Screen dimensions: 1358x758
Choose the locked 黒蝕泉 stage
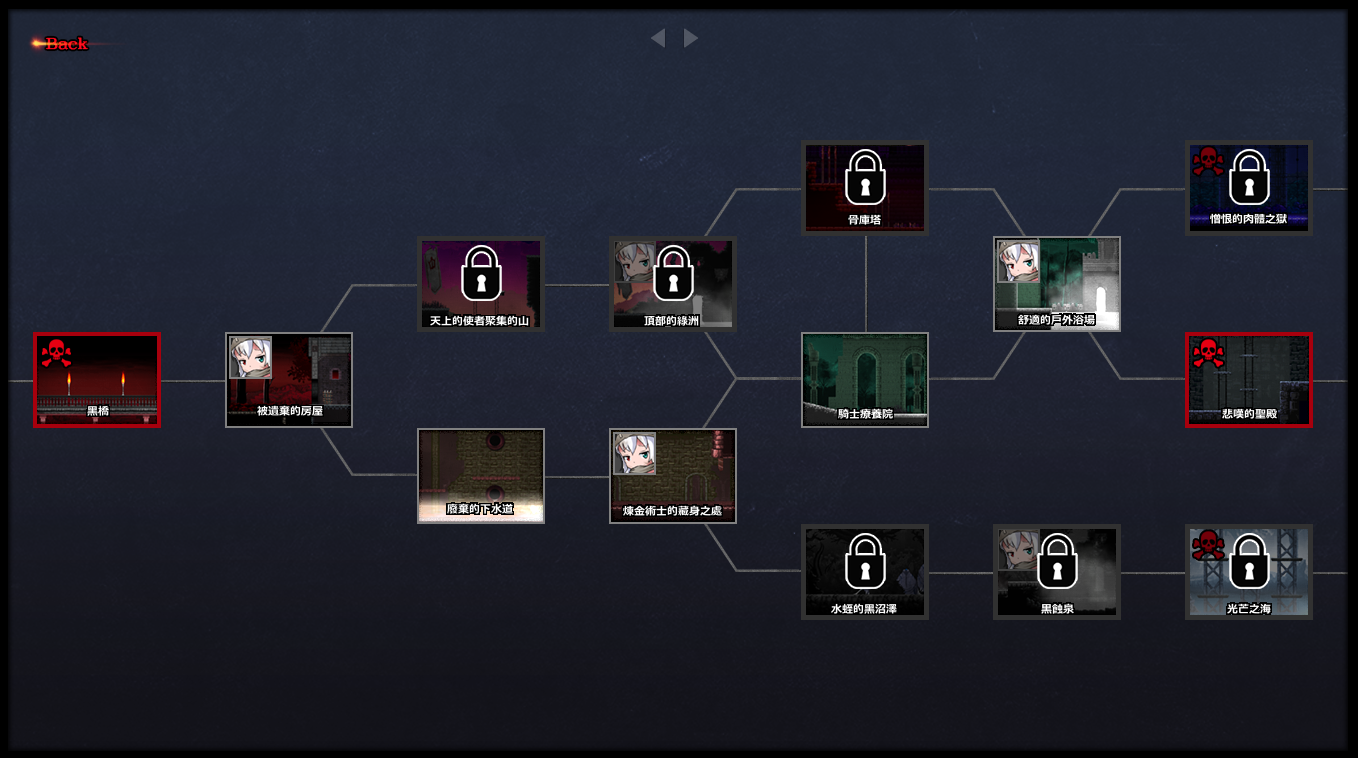click(1057, 572)
